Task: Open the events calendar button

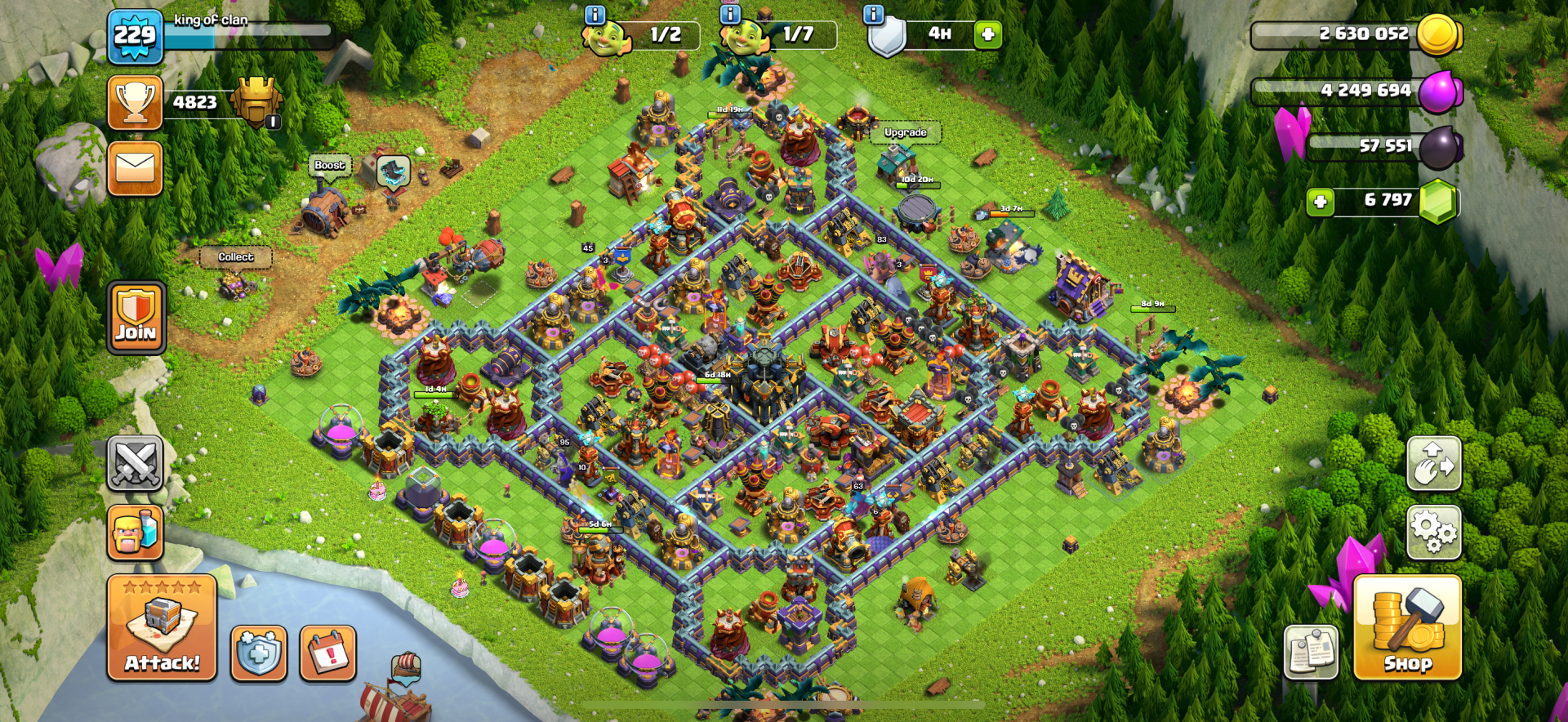Action: pyautogui.click(x=328, y=653)
